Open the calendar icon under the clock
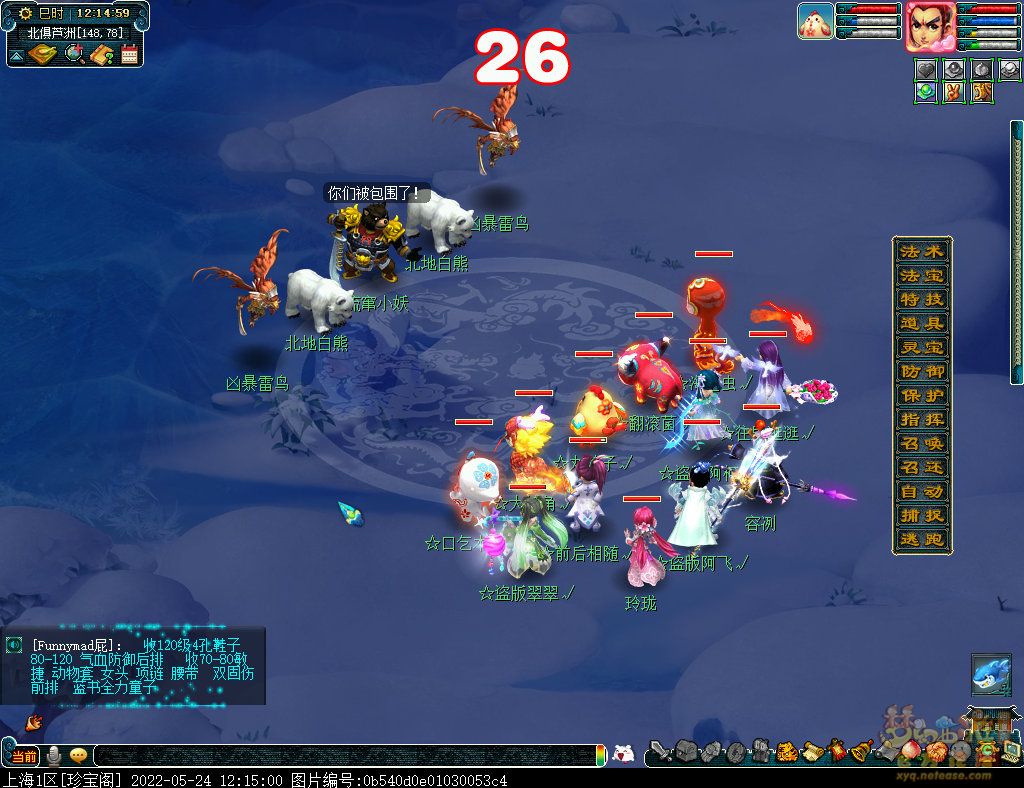This screenshot has height=788, width=1024. 129,54
